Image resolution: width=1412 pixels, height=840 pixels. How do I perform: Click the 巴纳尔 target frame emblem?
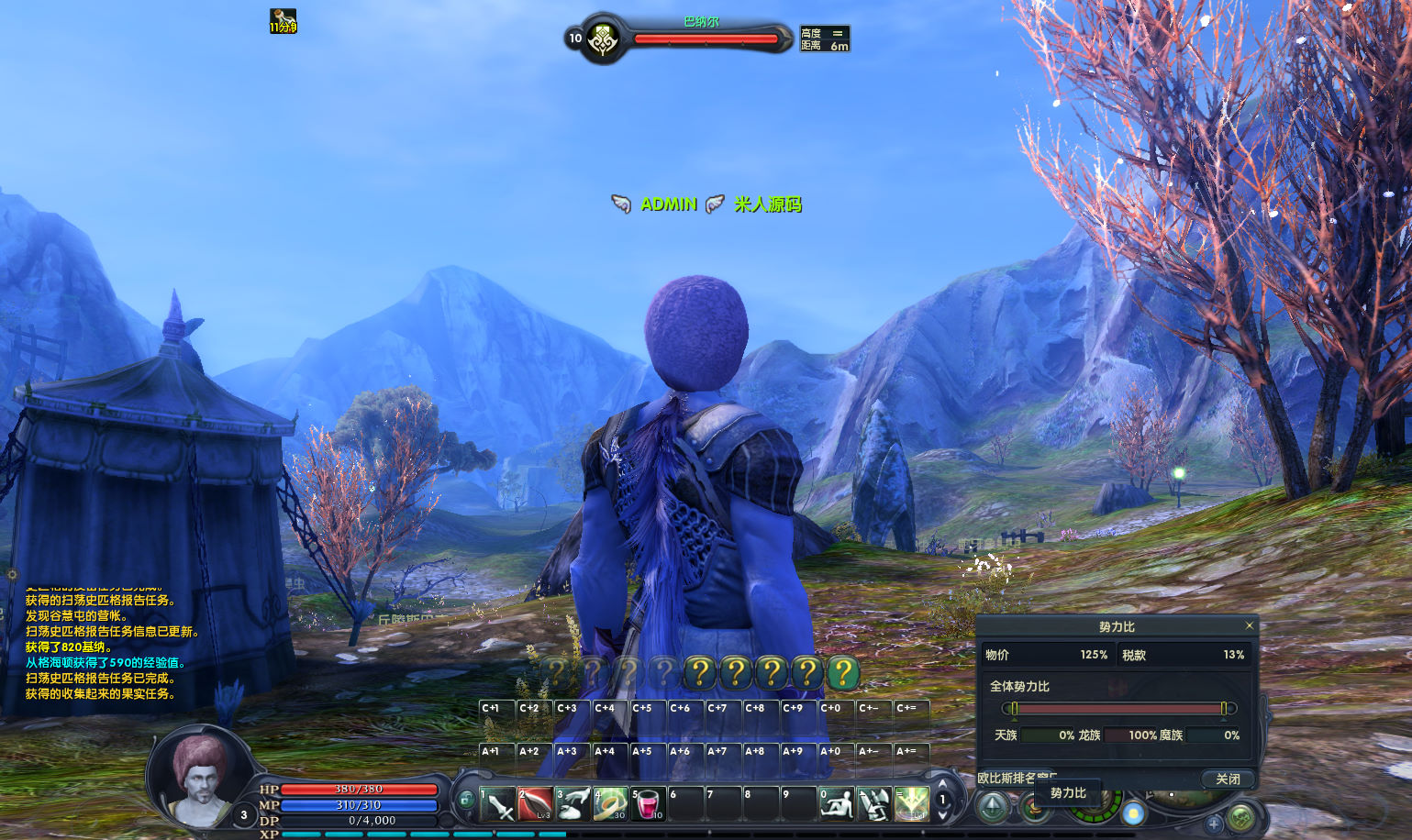[x=603, y=39]
